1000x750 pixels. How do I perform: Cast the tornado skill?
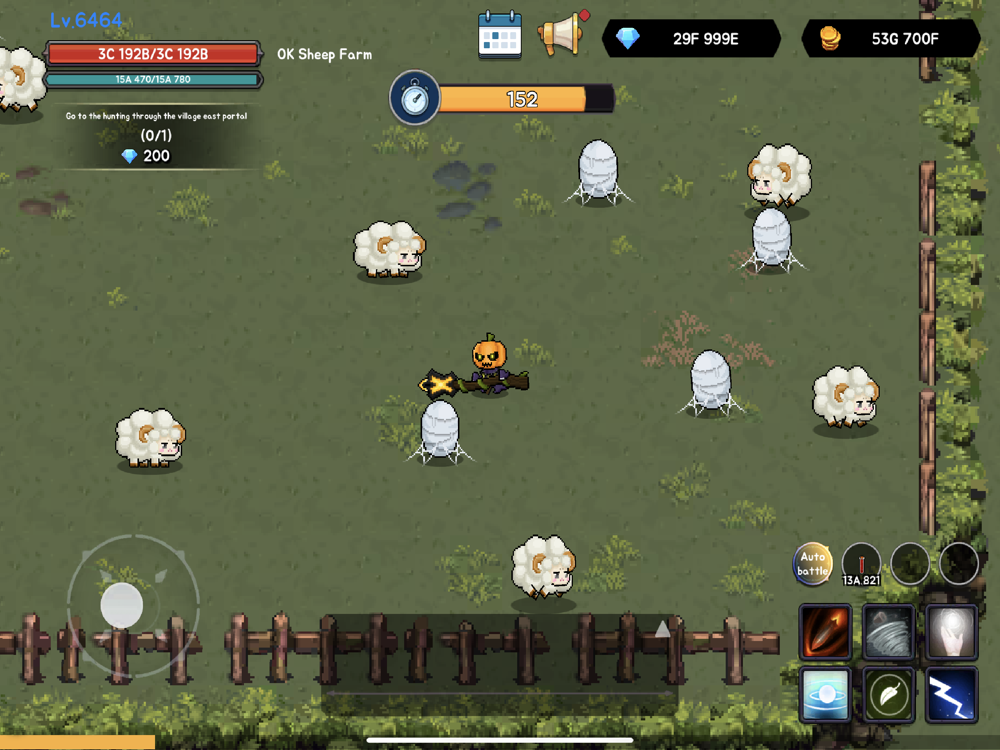click(x=888, y=631)
